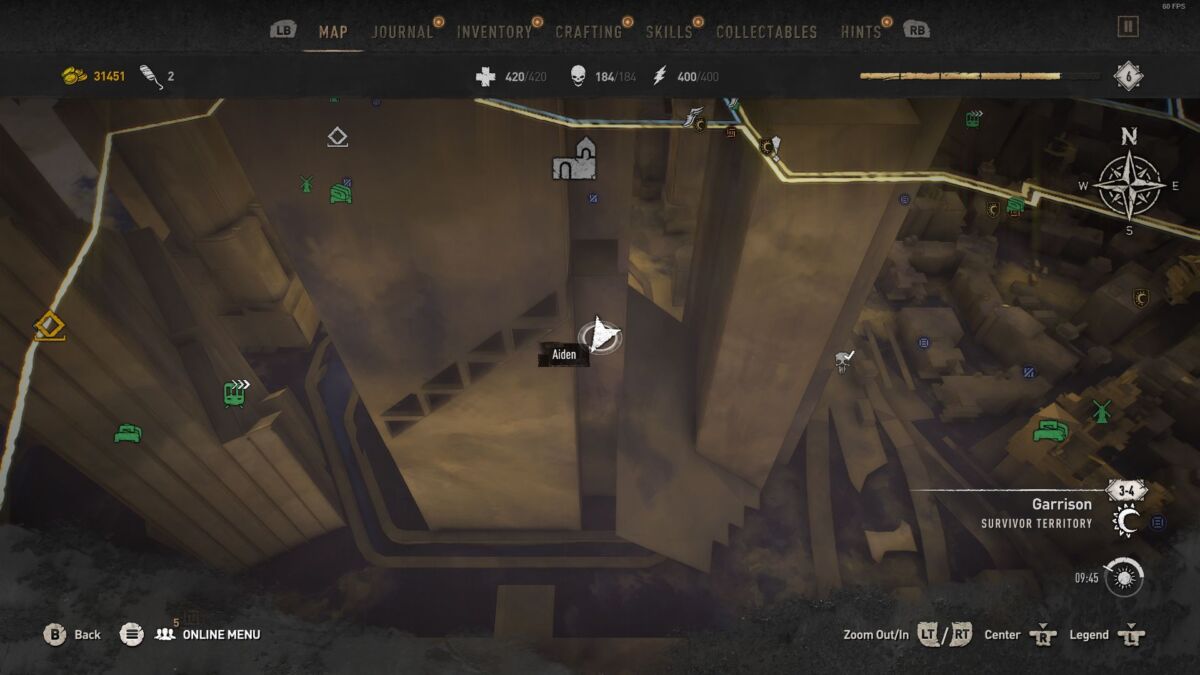
Task: Go to the Crafting tab
Action: point(588,32)
